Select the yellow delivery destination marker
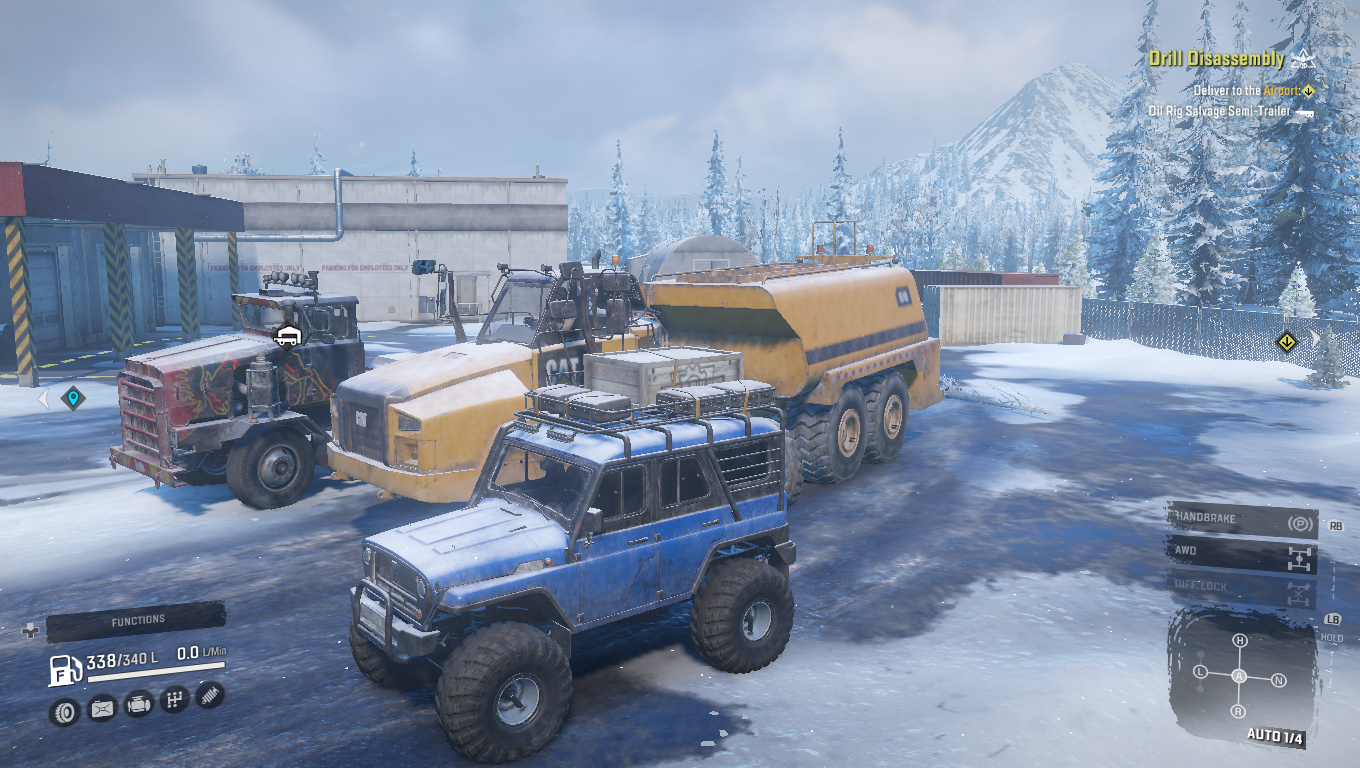The height and width of the screenshot is (768, 1360). tap(1286, 343)
